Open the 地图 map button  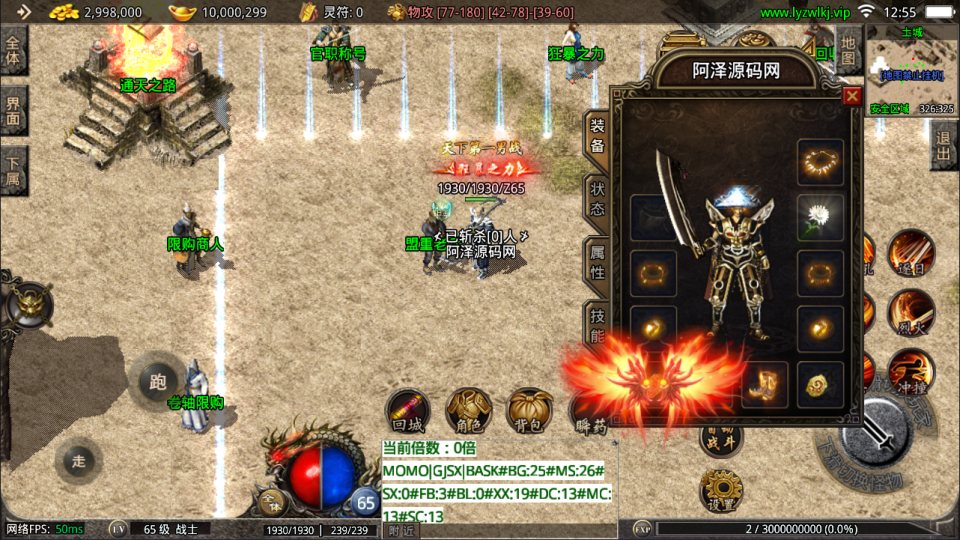point(848,51)
